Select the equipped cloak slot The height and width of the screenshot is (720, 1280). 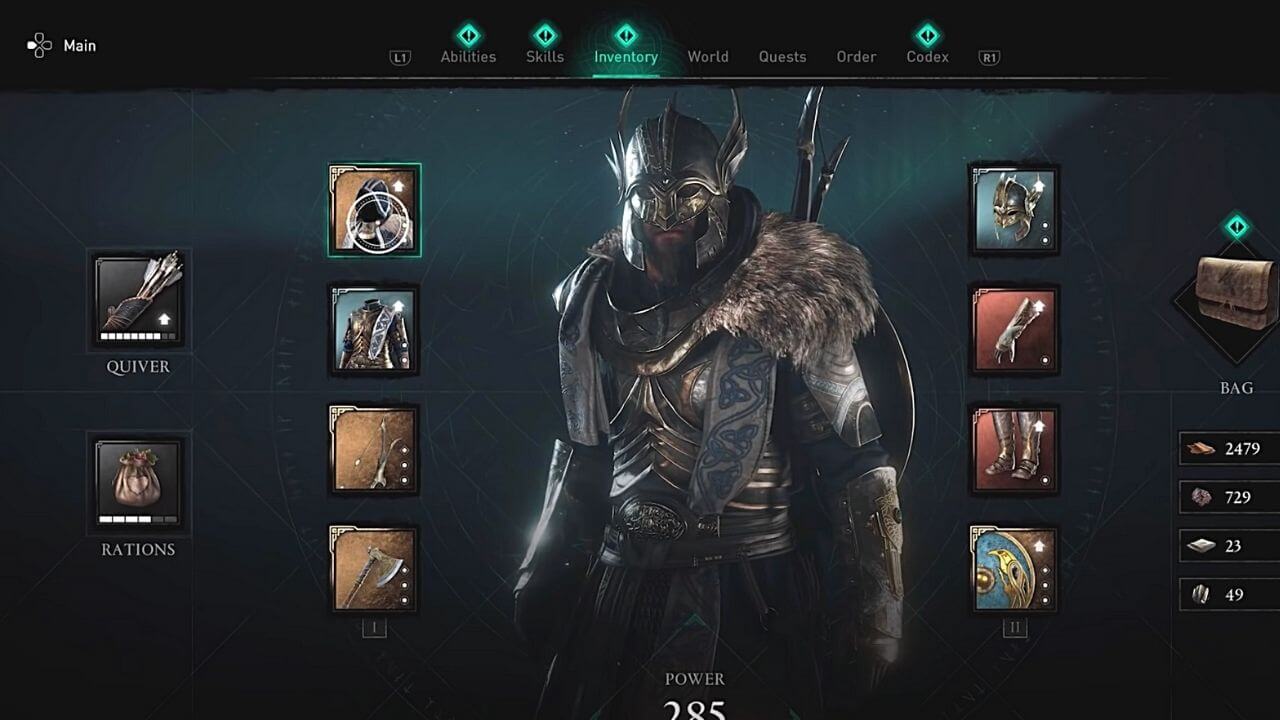[x=375, y=212]
